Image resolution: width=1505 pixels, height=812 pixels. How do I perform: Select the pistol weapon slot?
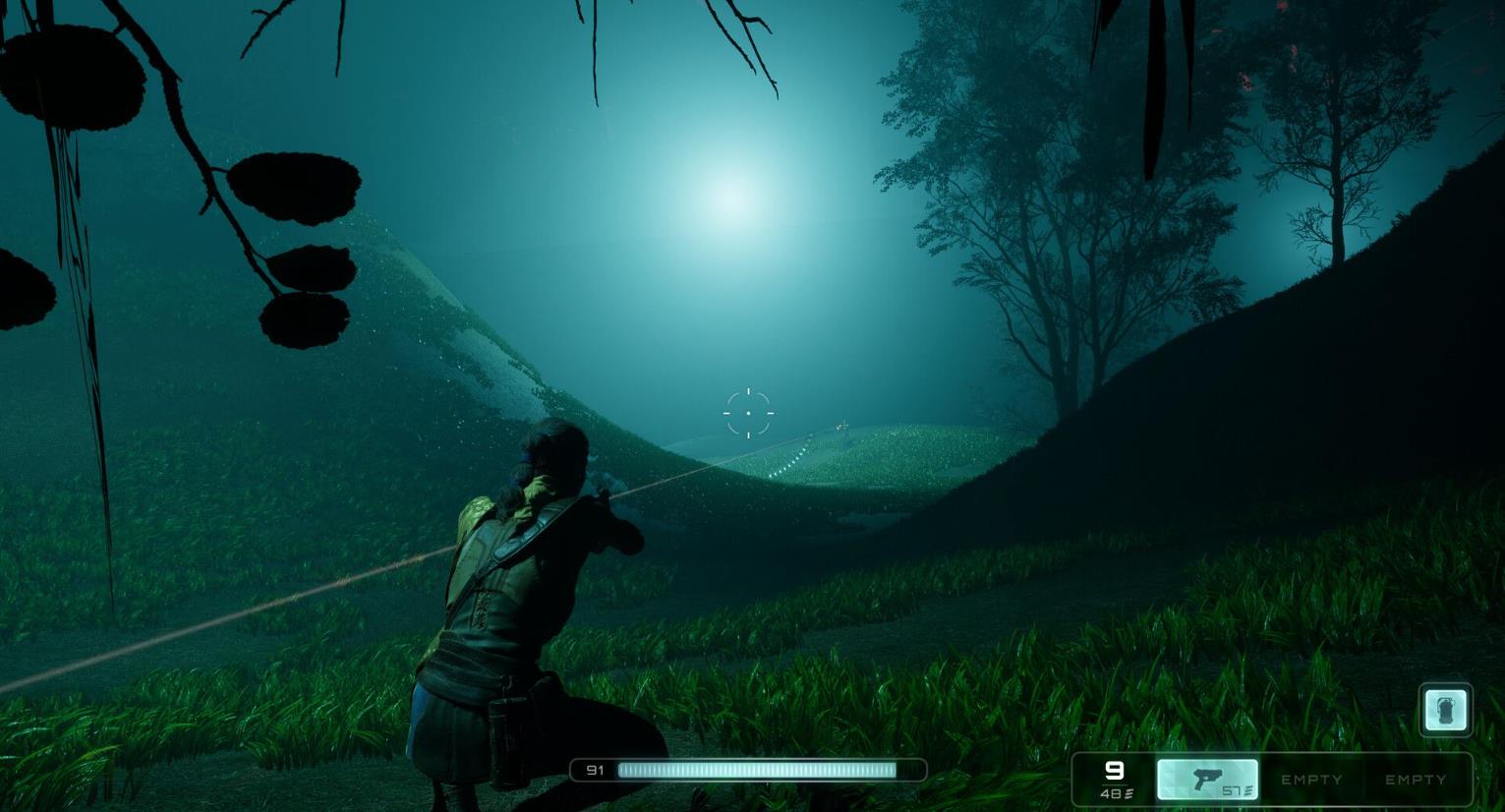[1207, 779]
